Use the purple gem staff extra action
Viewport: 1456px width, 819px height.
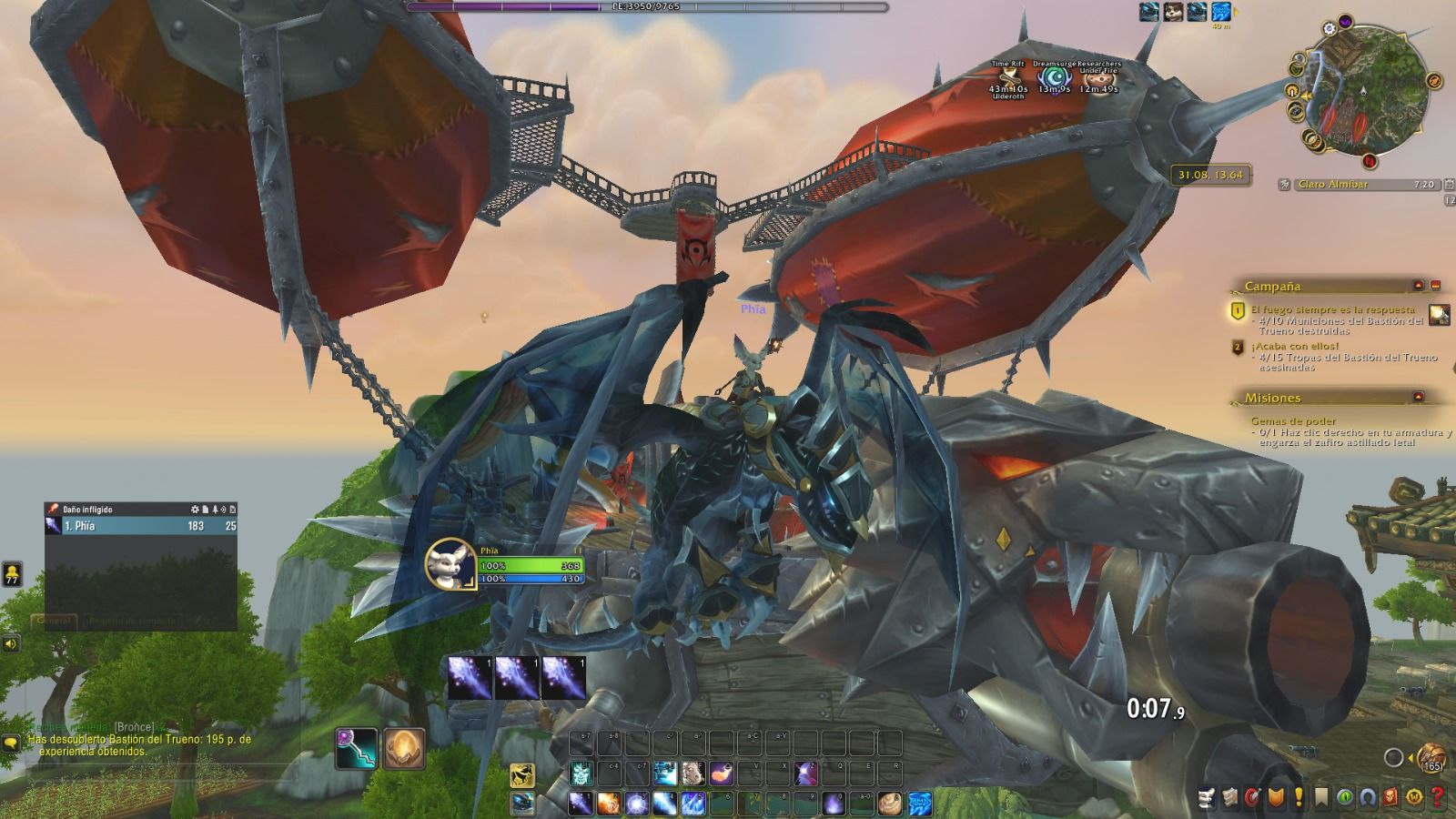[356, 748]
